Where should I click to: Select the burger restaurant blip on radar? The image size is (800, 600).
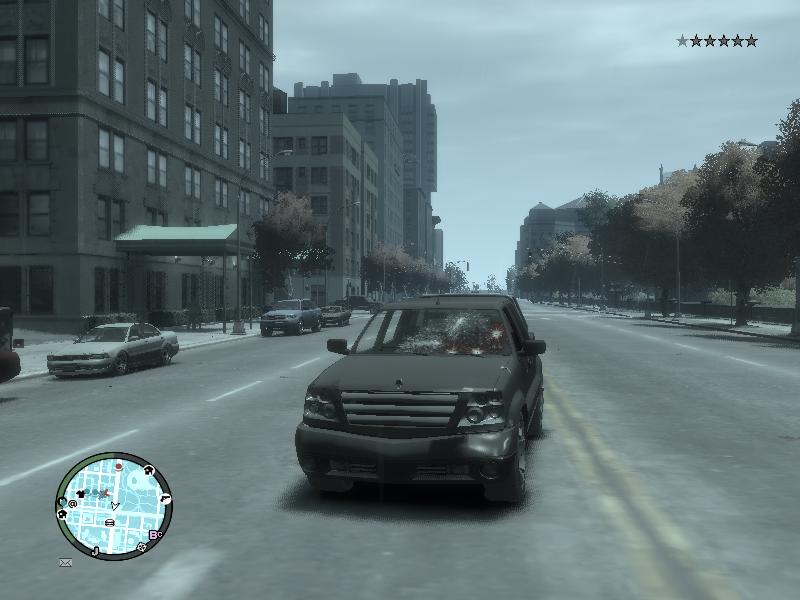click(110, 522)
